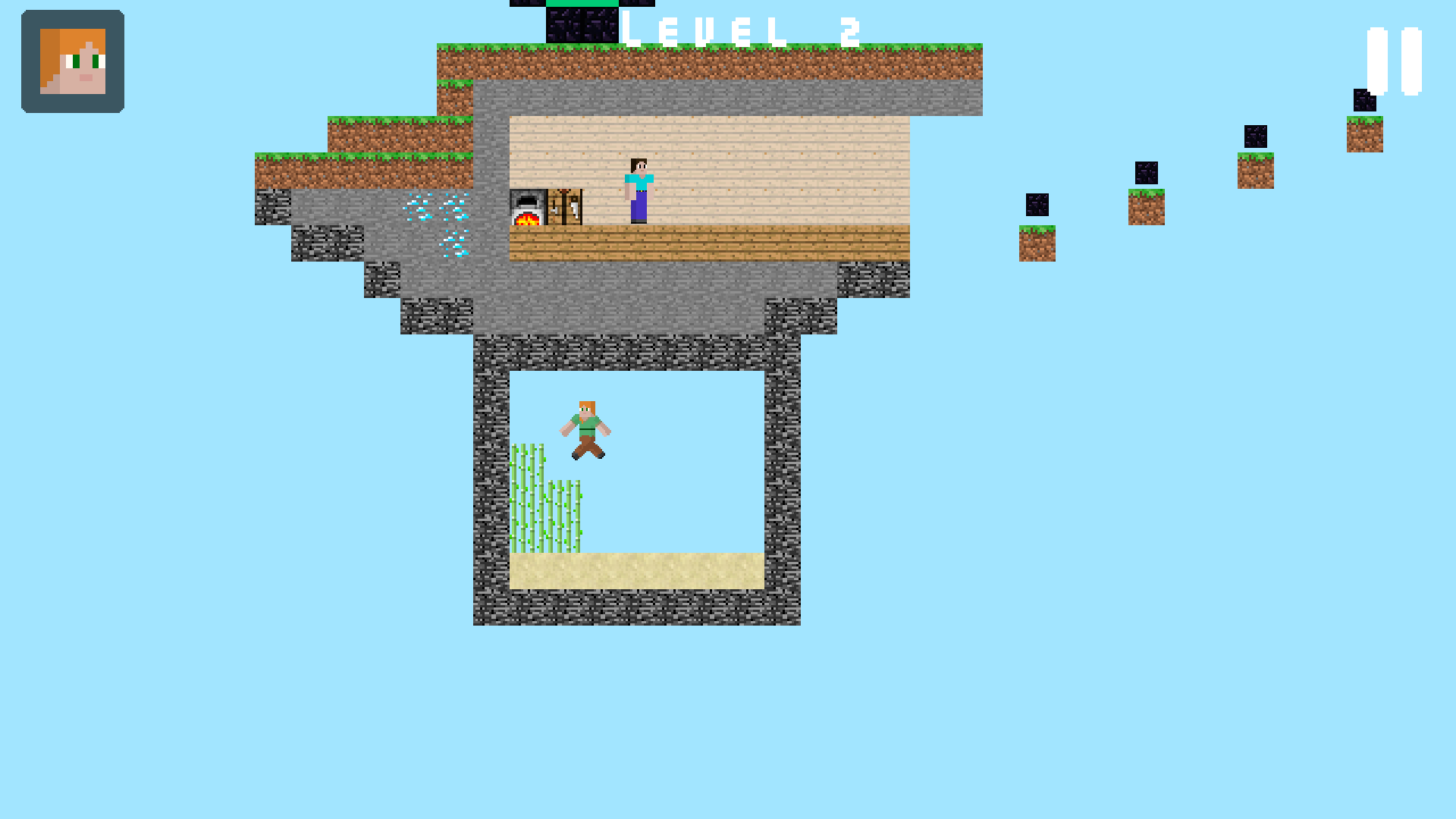Click the falling Alex player character
1456x819 pixels.
[585, 428]
